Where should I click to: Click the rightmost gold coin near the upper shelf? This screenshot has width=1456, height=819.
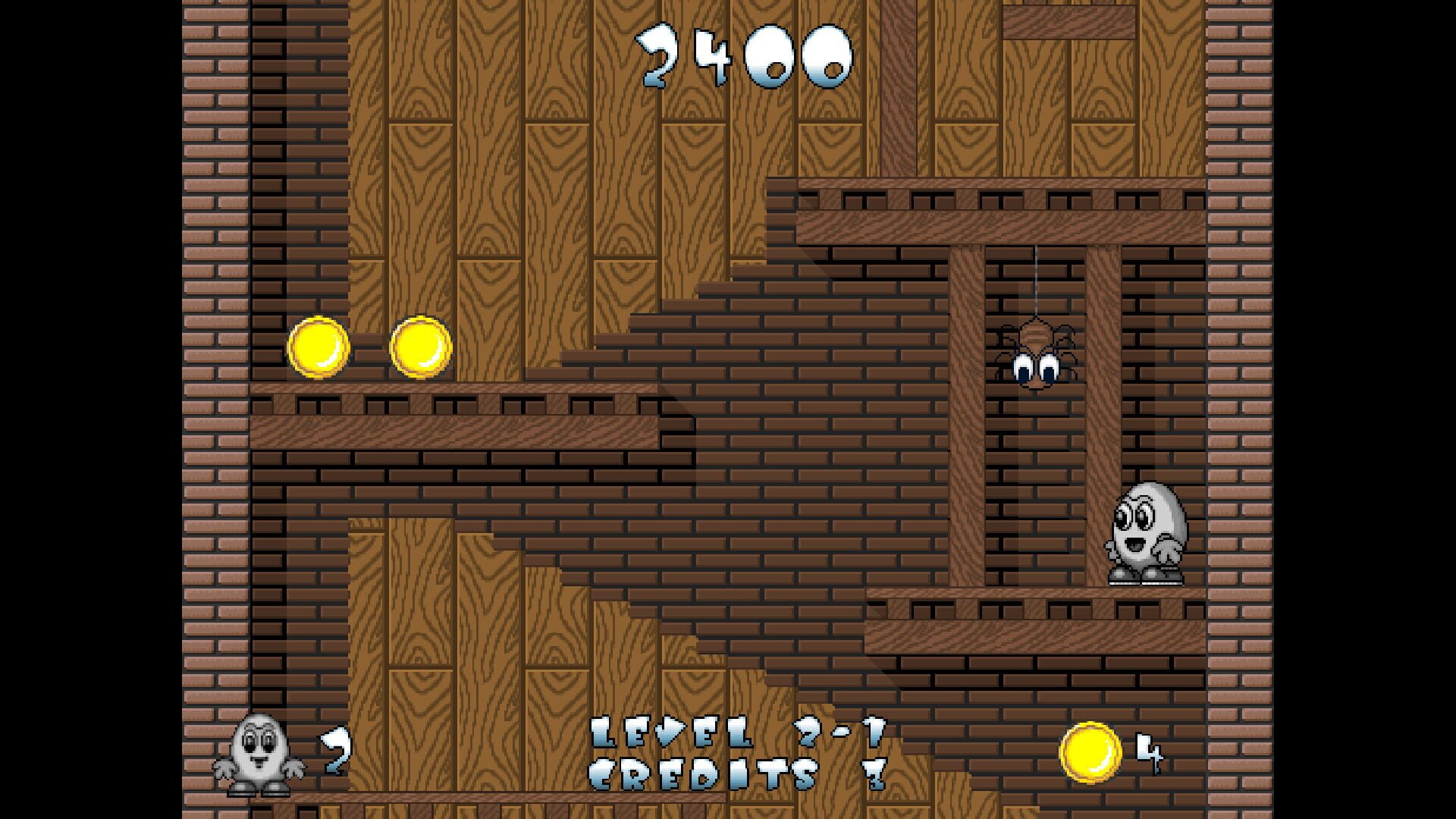pyautogui.click(x=419, y=346)
